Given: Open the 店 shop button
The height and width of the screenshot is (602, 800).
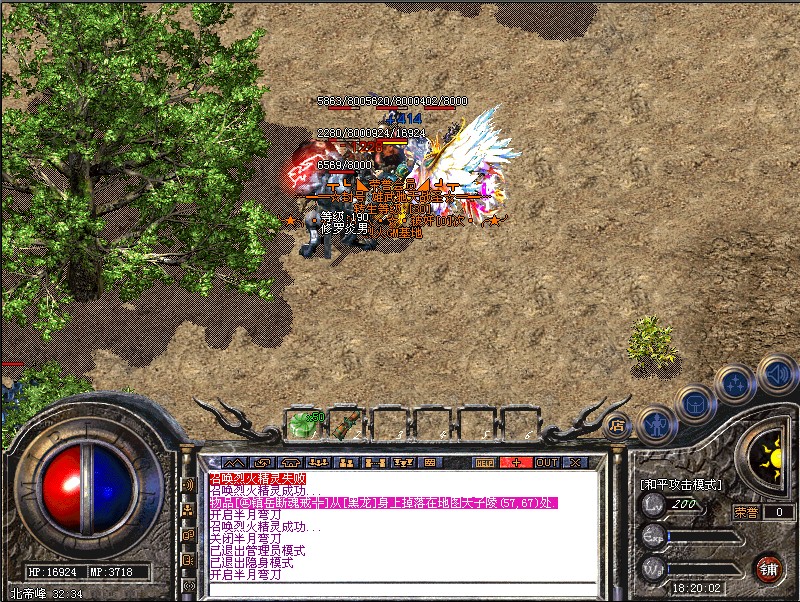Looking at the screenshot, I should click(617, 424).
